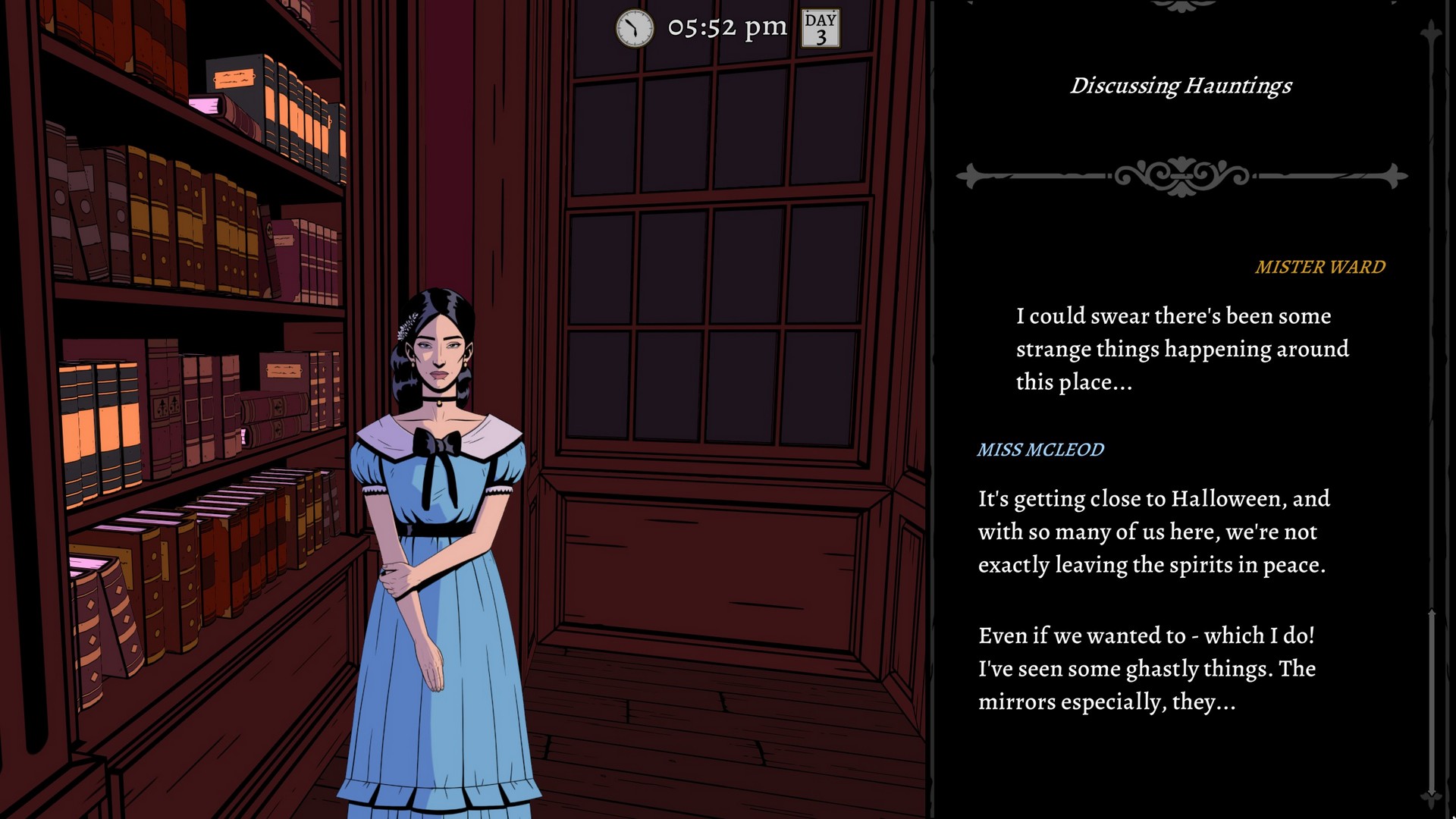Click the clock icon in the top bar
The image size is (1456, 819).
coord(634,28)
